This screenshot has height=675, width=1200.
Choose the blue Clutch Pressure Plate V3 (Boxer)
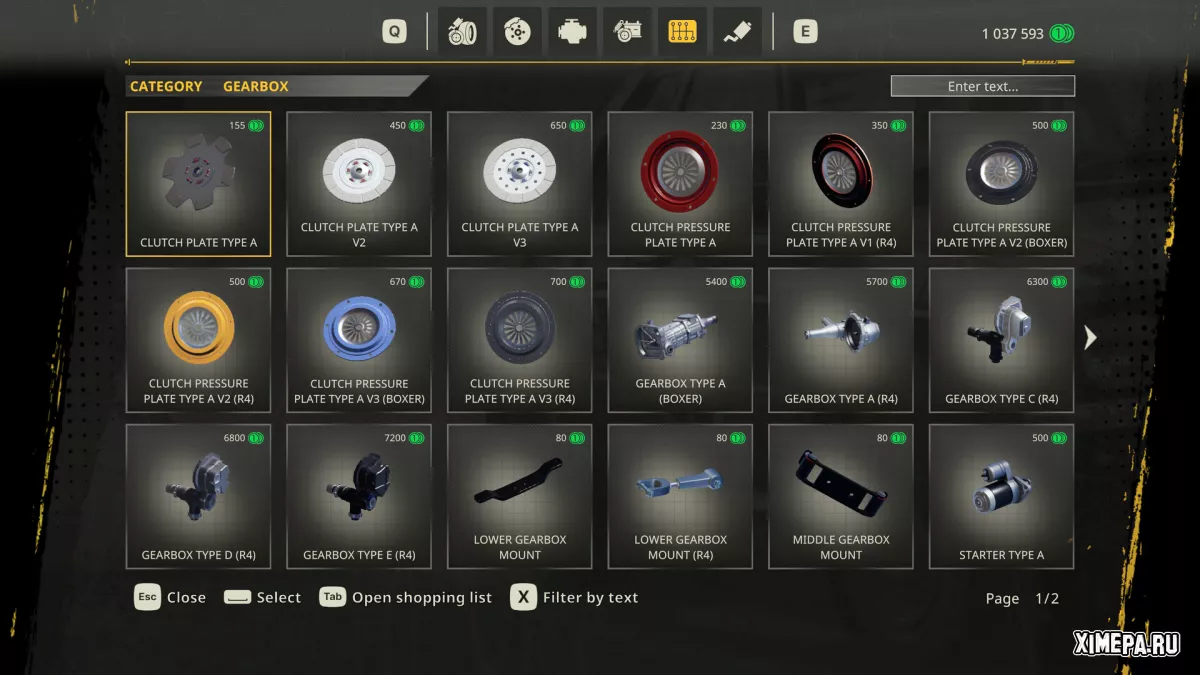click(359, 340)
